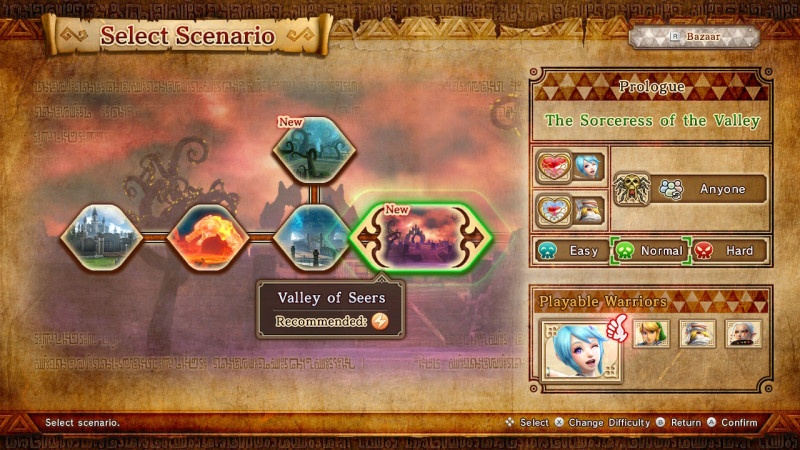Select the Hyrule Castle scenario tile

[97, 238]
